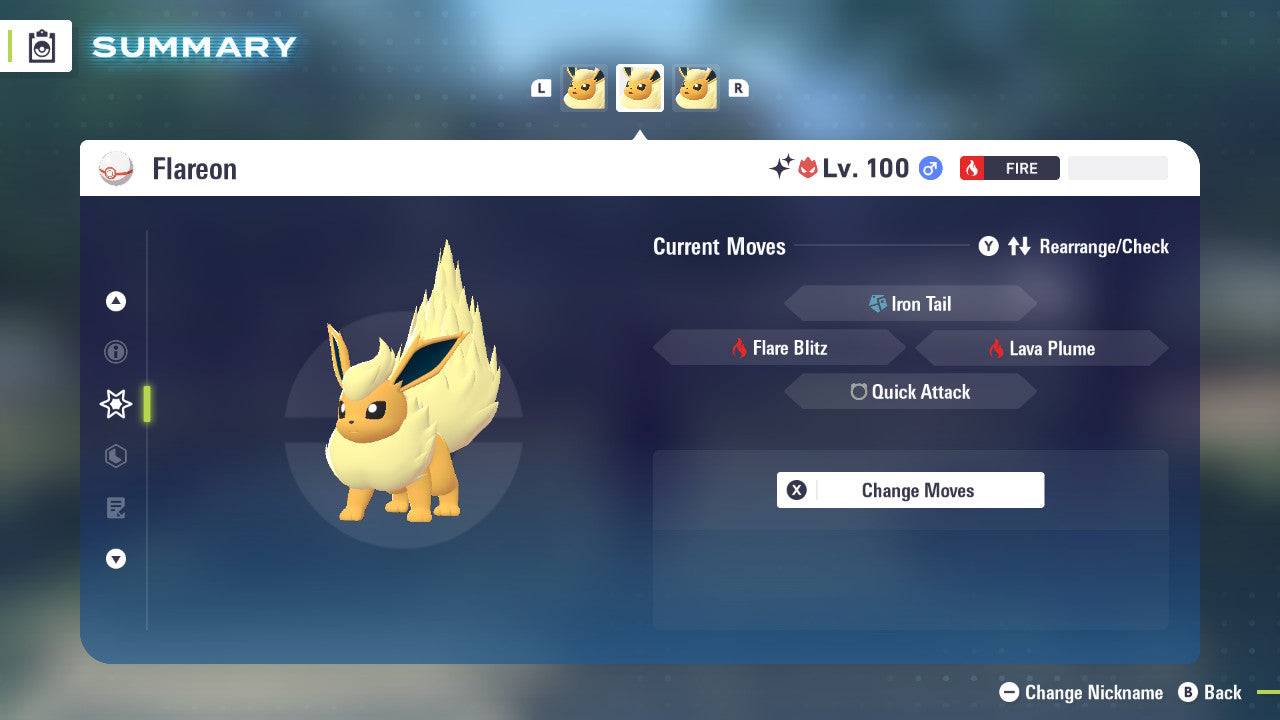Select the Flare Blitz move

(780, 347)
